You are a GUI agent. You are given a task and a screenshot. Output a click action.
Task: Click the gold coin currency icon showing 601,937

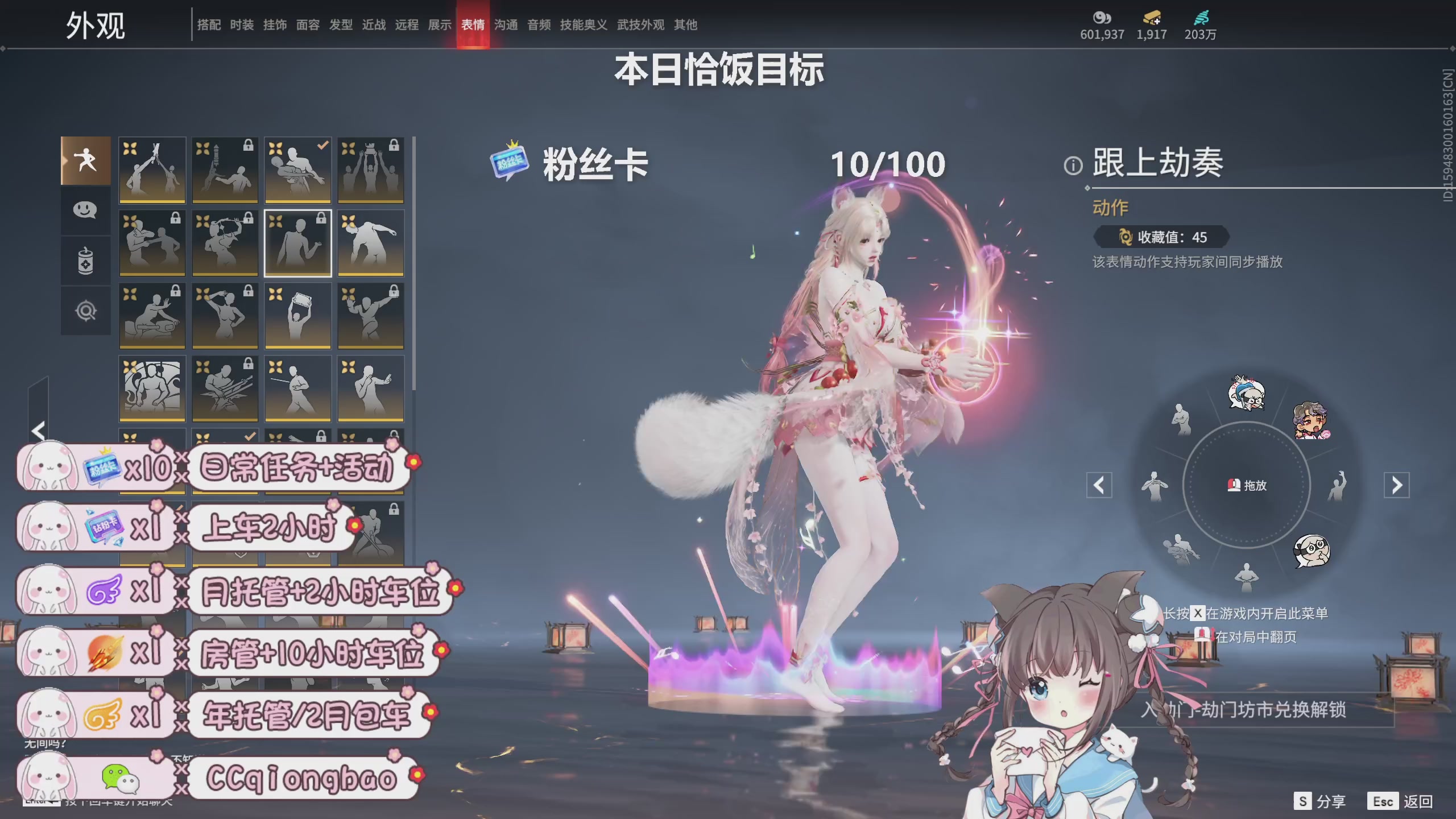click(x=1102, y=19)
